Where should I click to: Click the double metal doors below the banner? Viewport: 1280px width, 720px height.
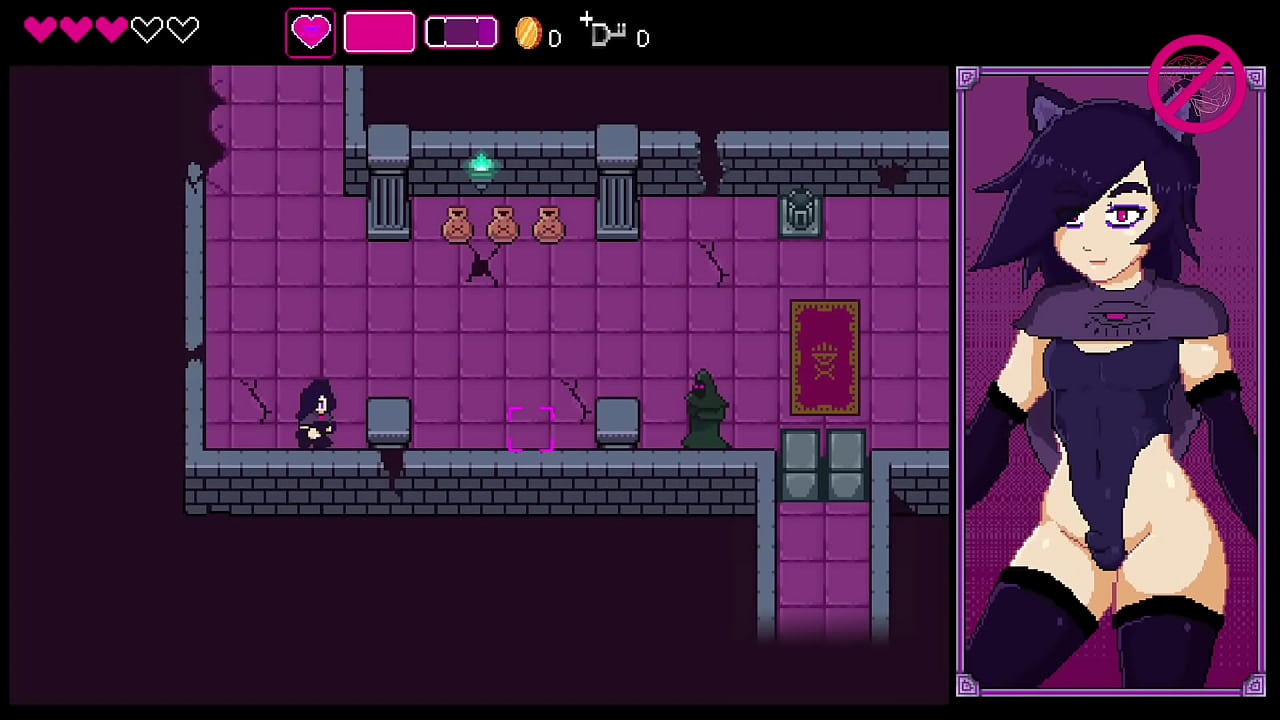point(825,465)
